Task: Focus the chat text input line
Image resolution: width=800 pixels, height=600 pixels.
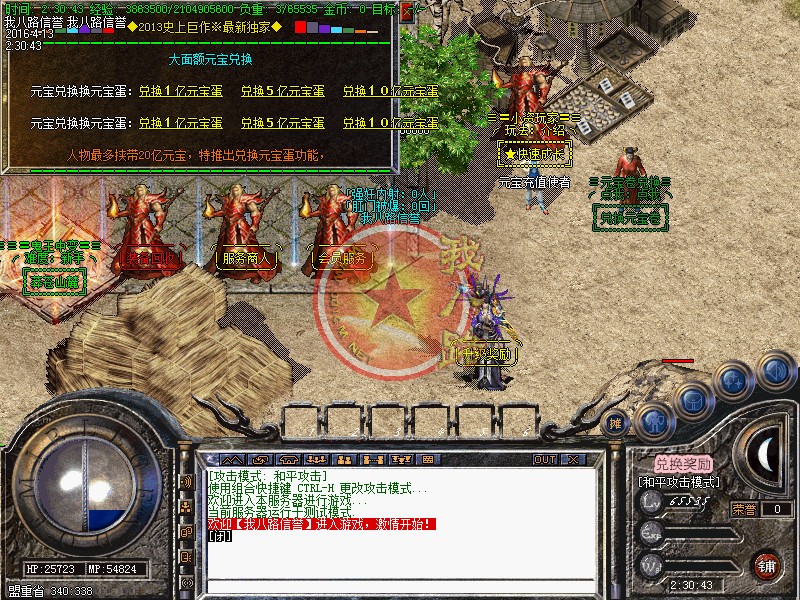Action: click(400, 585)
